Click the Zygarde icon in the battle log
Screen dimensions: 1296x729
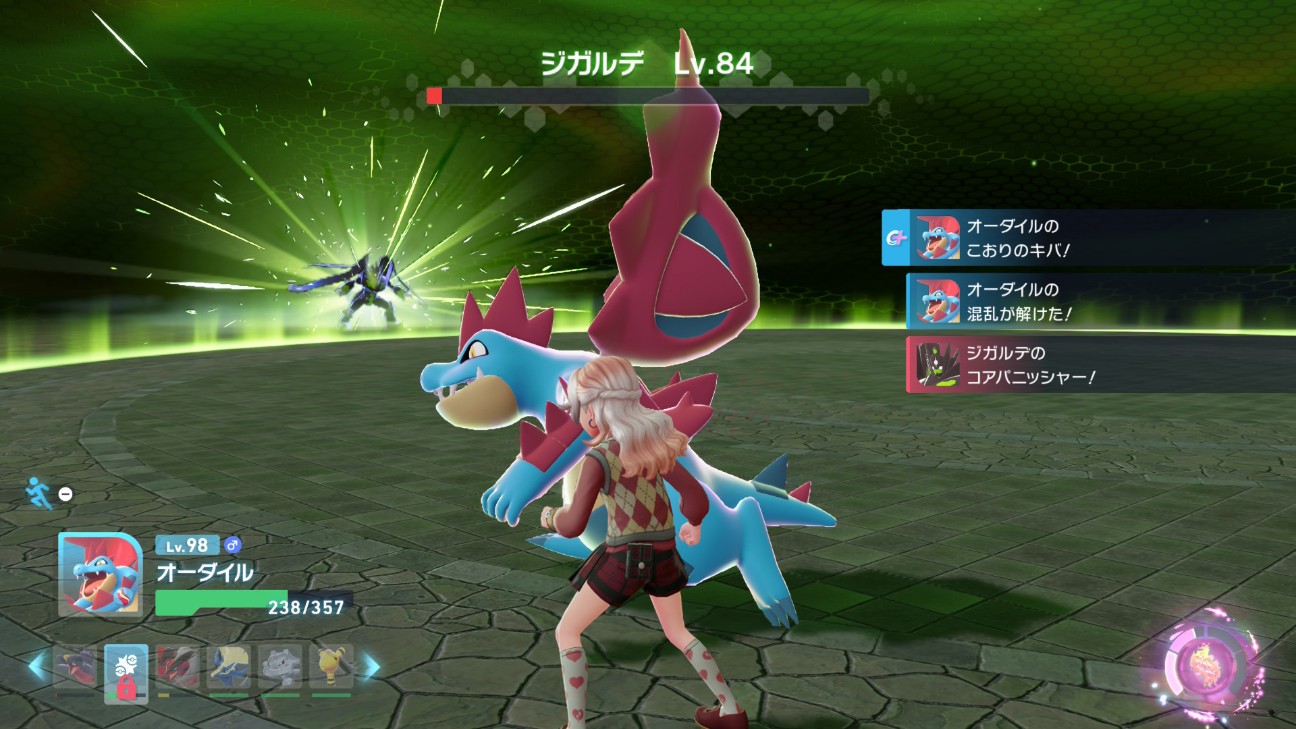pos(936,364)
